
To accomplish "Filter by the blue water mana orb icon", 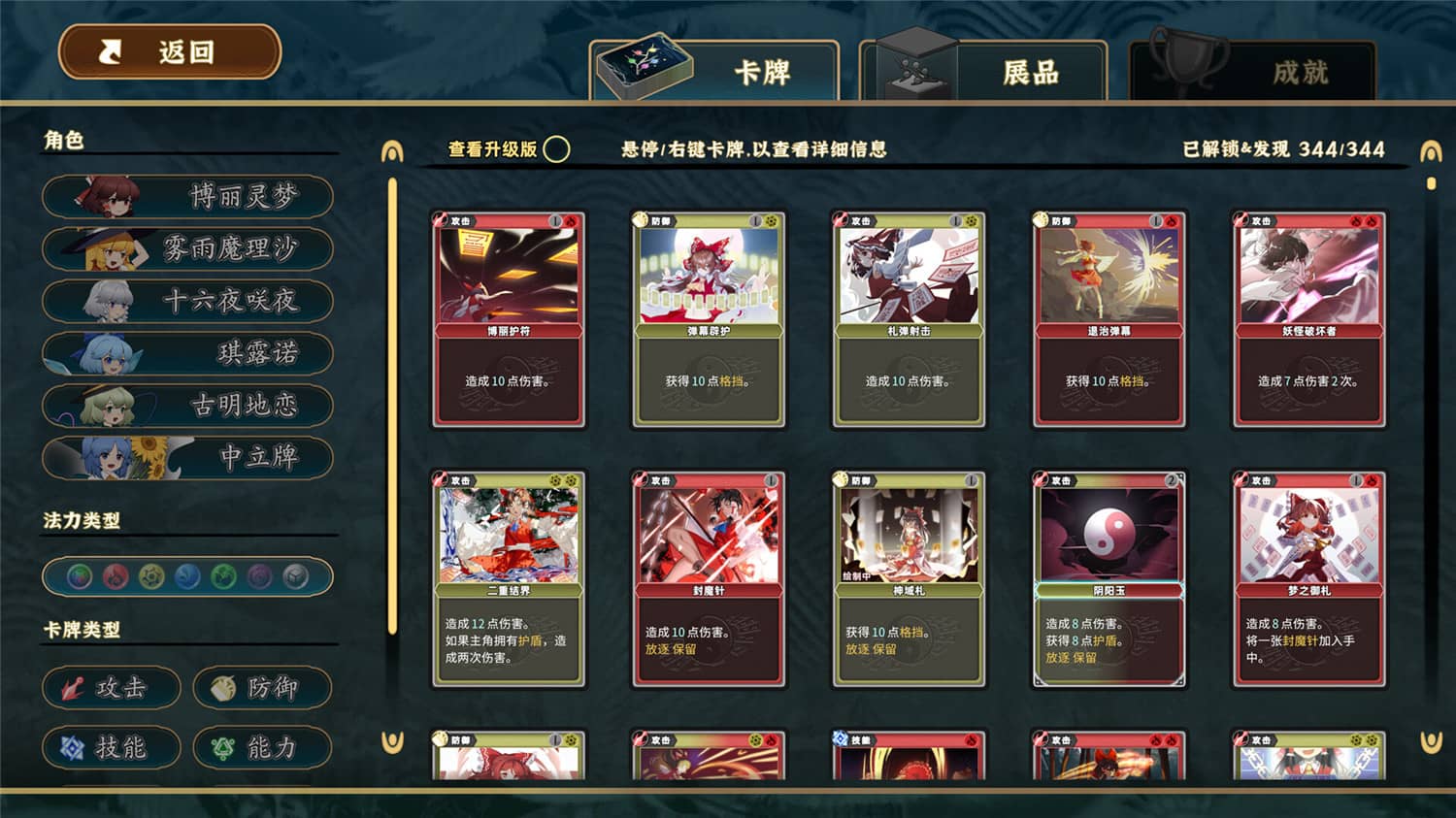I will pyautogui.click(x=187, y=576).
